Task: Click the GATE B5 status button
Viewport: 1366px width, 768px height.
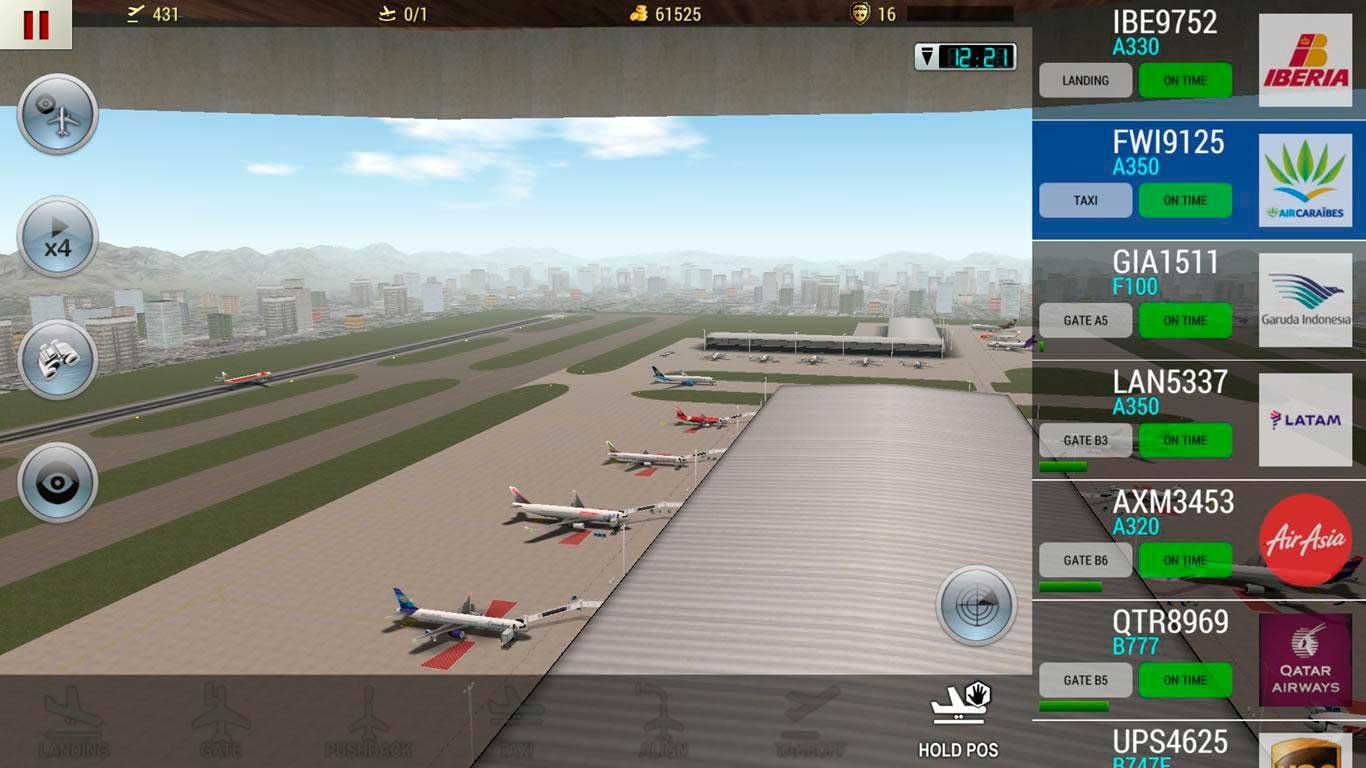Action: pyautogui.click(x=1085, y=680)
